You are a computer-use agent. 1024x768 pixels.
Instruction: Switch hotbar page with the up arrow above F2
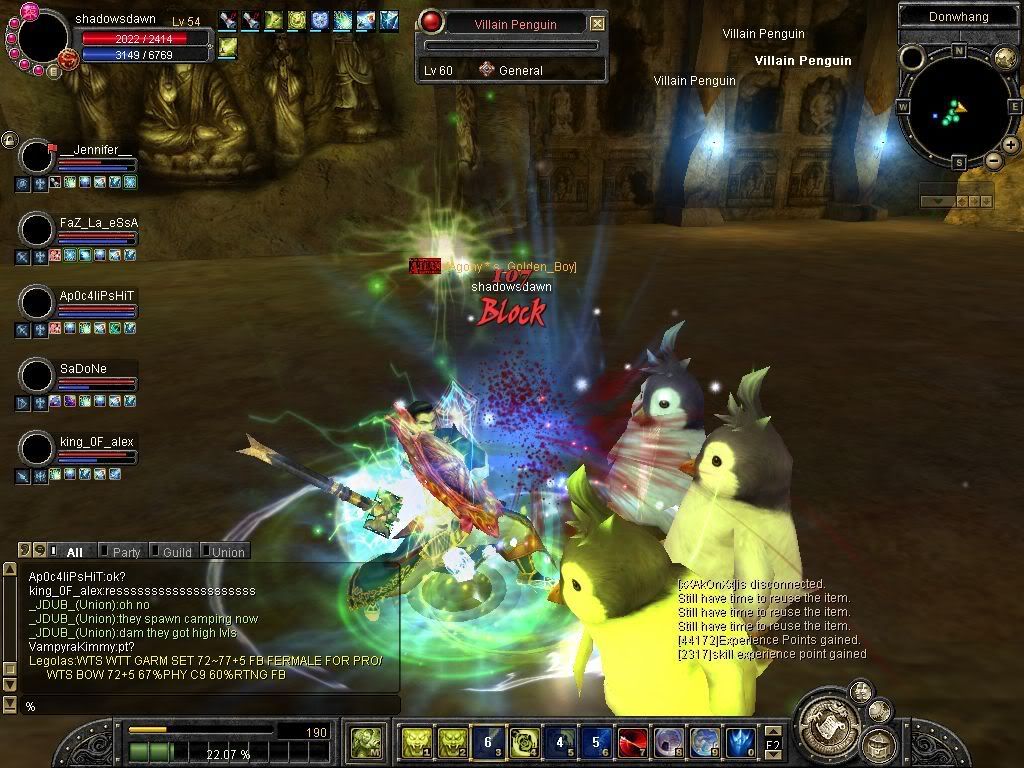click(x=773, y=732)
